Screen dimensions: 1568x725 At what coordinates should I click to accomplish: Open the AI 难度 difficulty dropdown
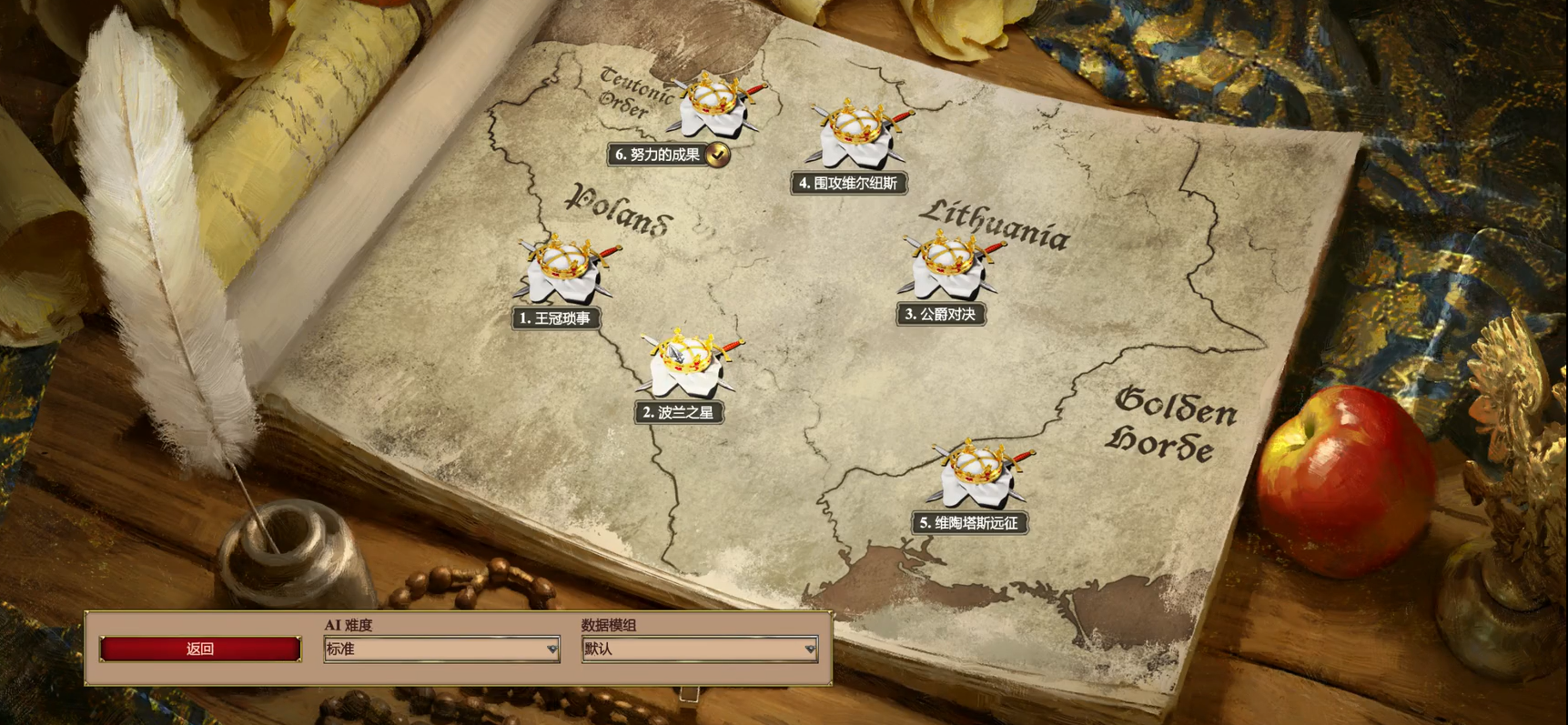tap(441, 649)
